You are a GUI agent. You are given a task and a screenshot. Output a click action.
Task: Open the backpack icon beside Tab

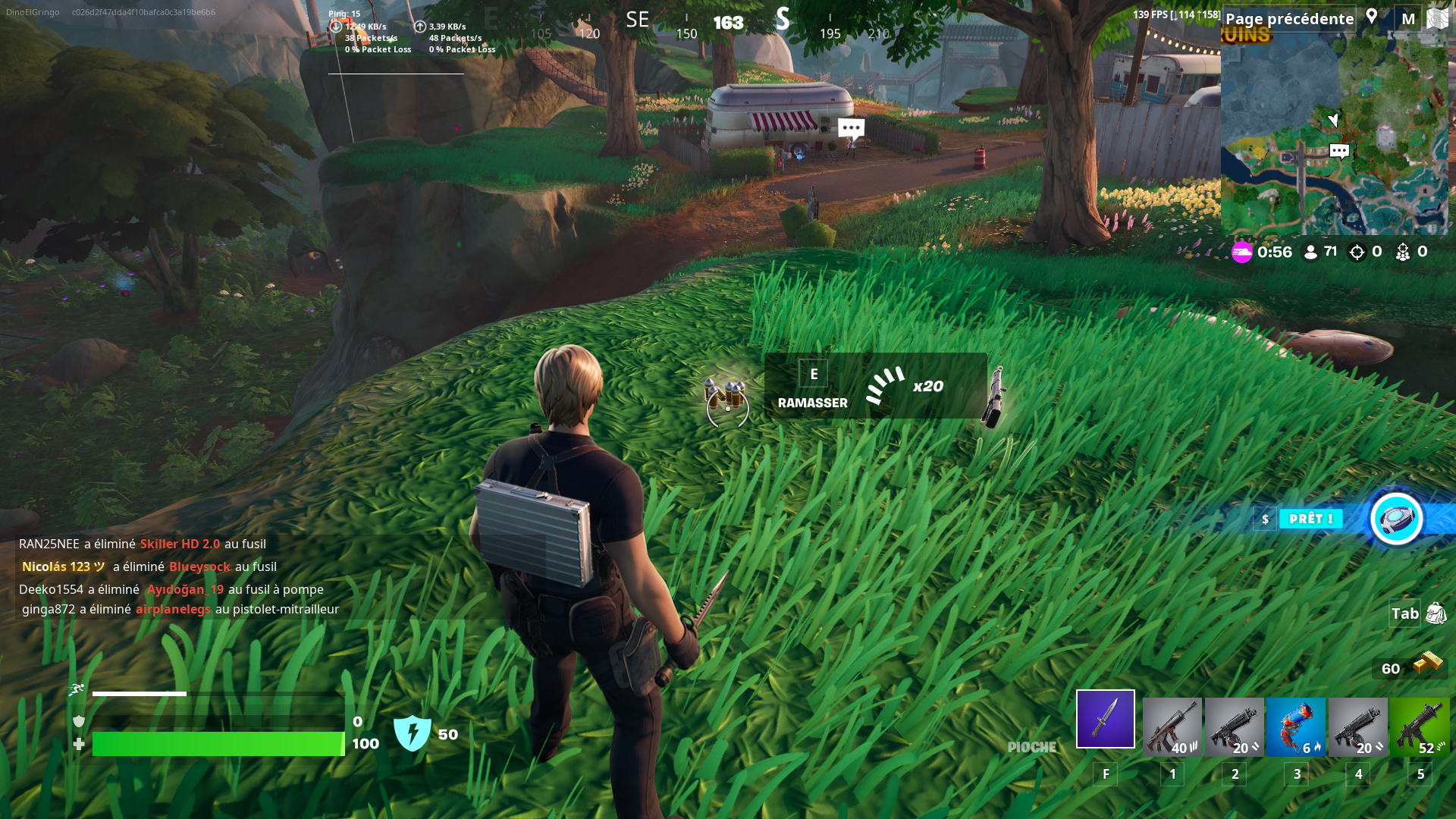(1437, 613)
